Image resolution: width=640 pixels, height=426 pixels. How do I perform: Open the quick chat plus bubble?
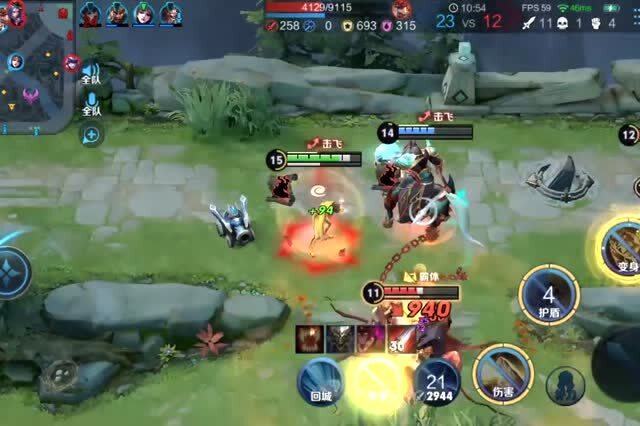(91, 134)
